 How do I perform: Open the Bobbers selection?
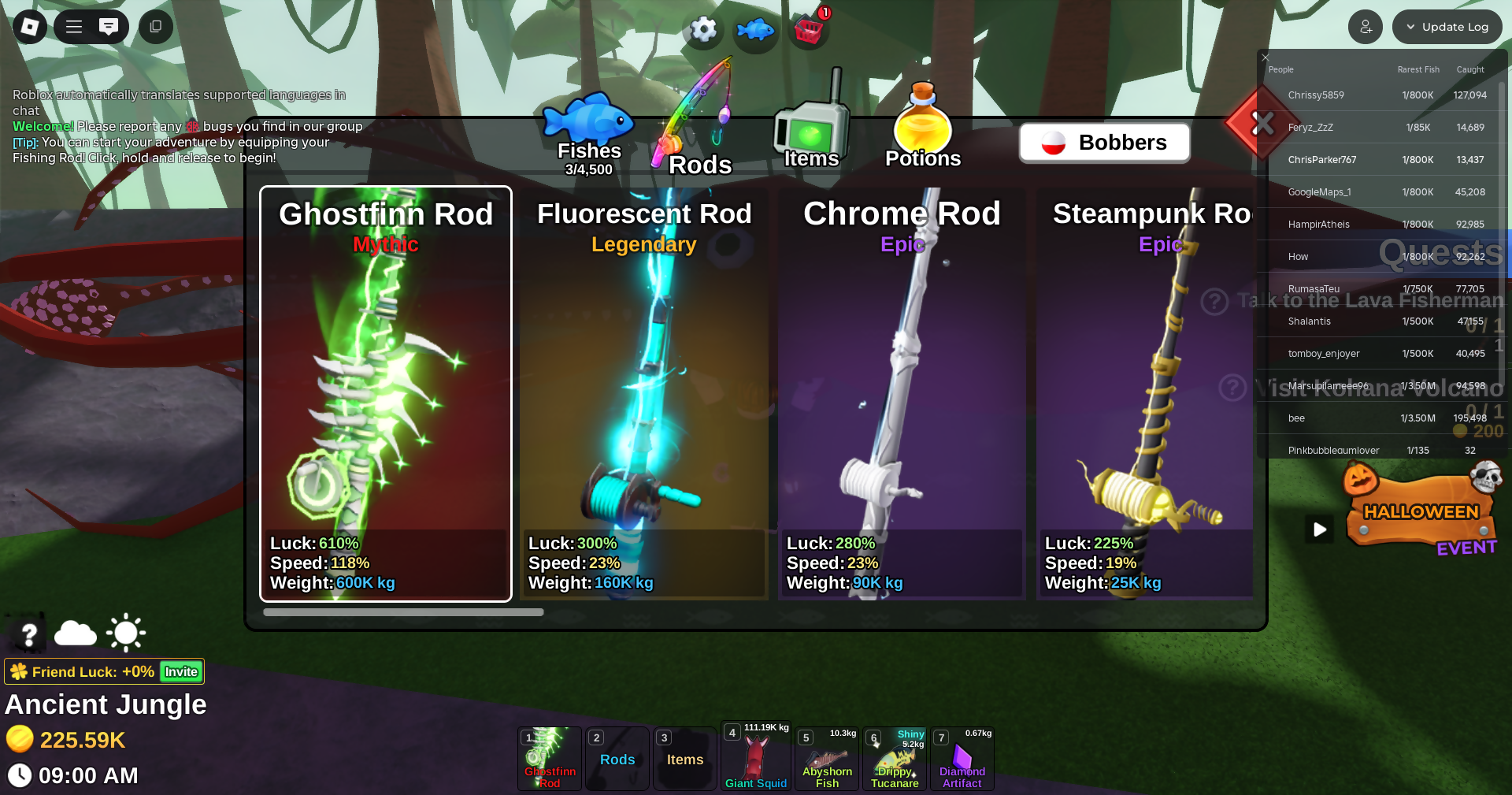tap(1104, 143)
